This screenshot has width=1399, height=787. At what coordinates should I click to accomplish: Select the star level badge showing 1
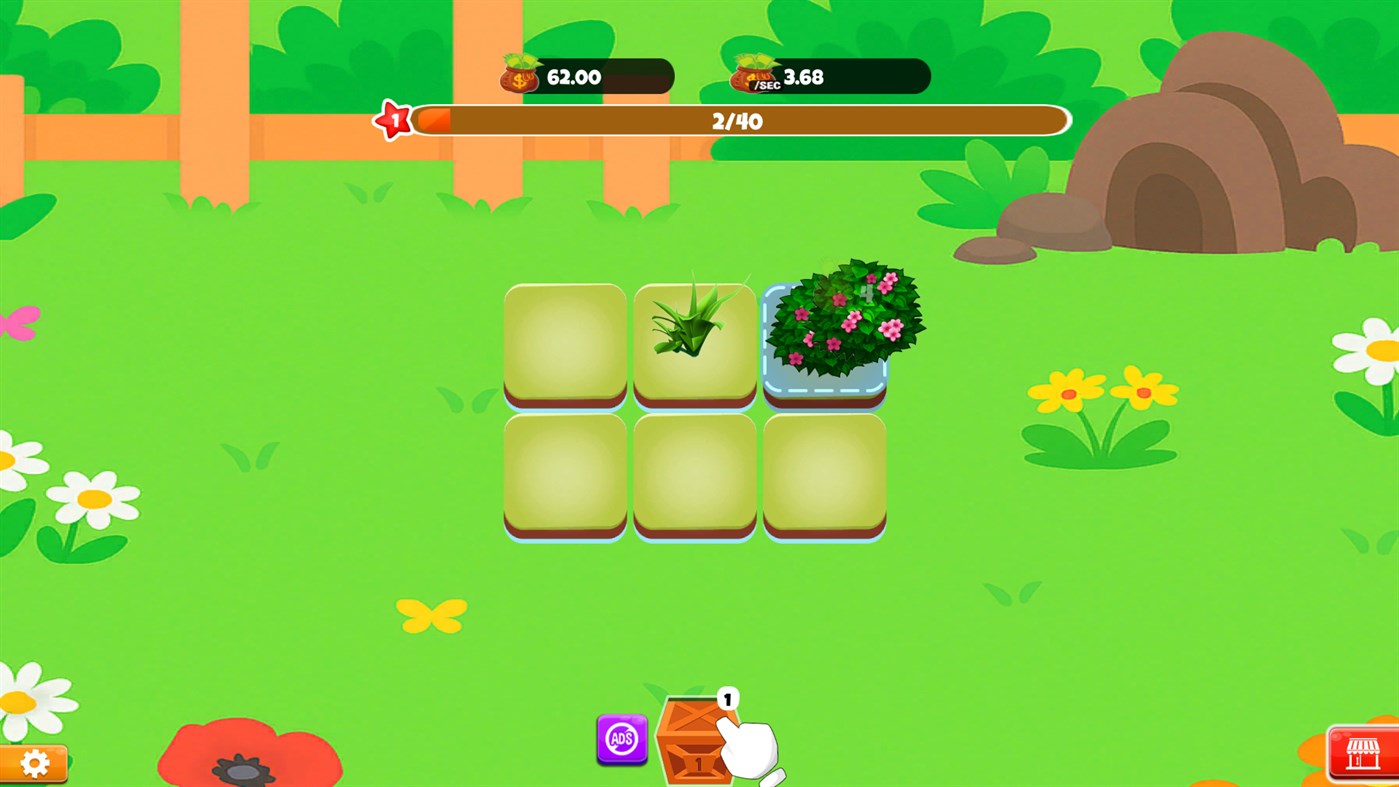394,119
